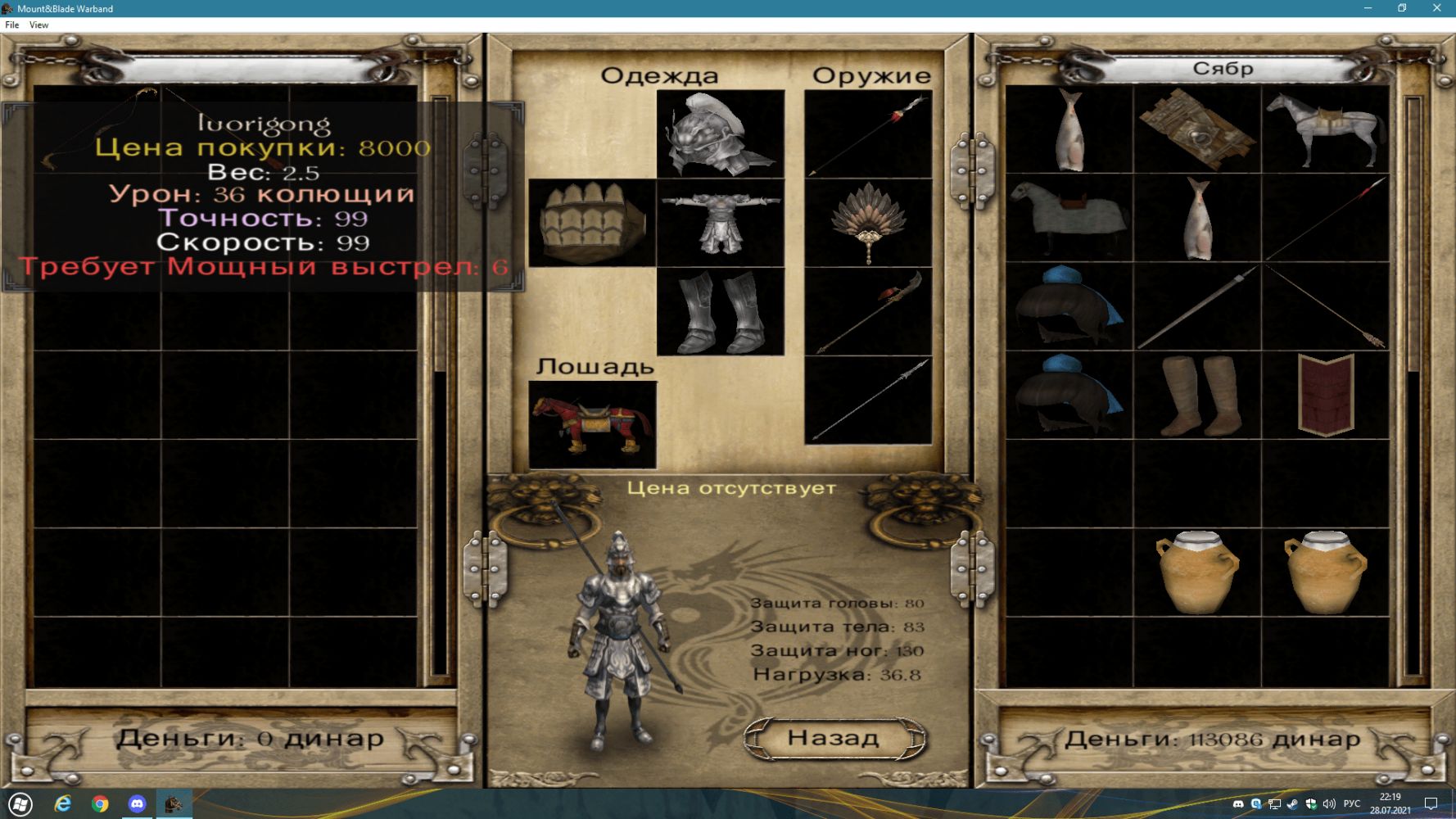The image size is (1456, 819).
Task: Pick the red armored horse slot
Action: (592, 424)
